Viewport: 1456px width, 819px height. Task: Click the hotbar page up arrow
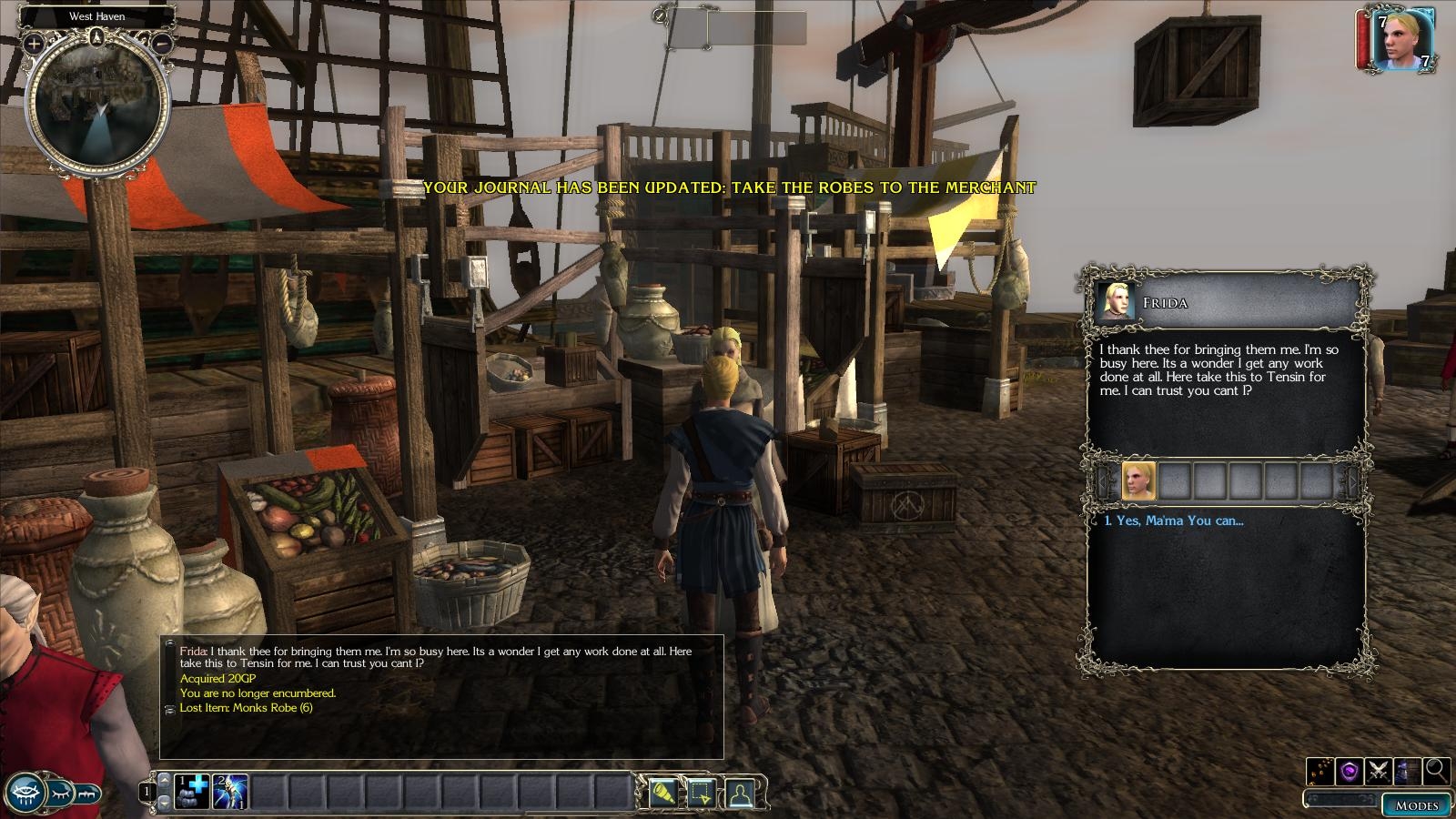pos(164,780)
